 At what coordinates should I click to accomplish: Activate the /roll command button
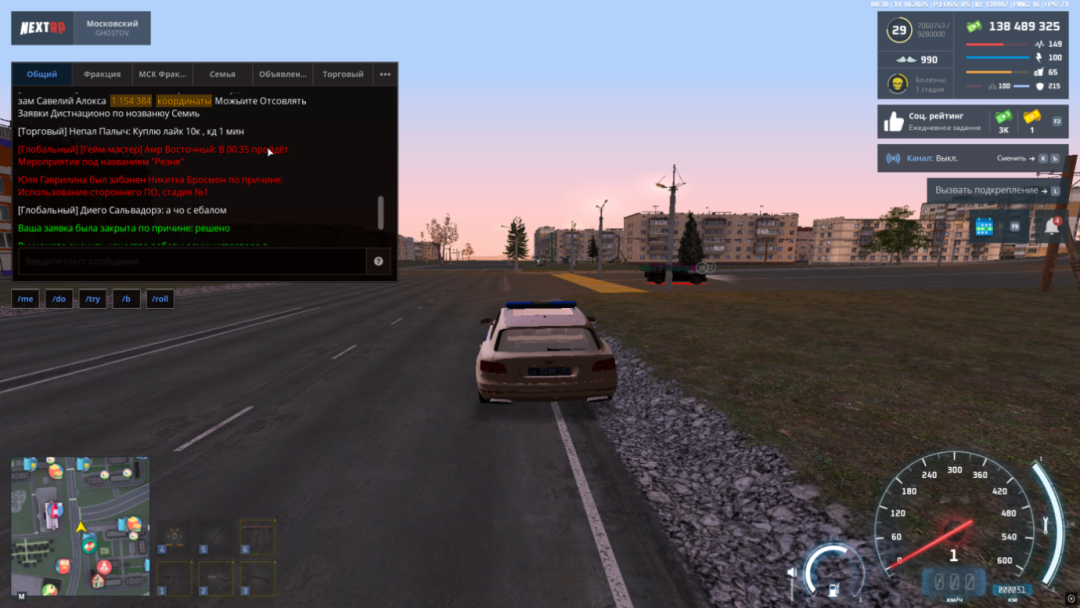pos(160,299)
